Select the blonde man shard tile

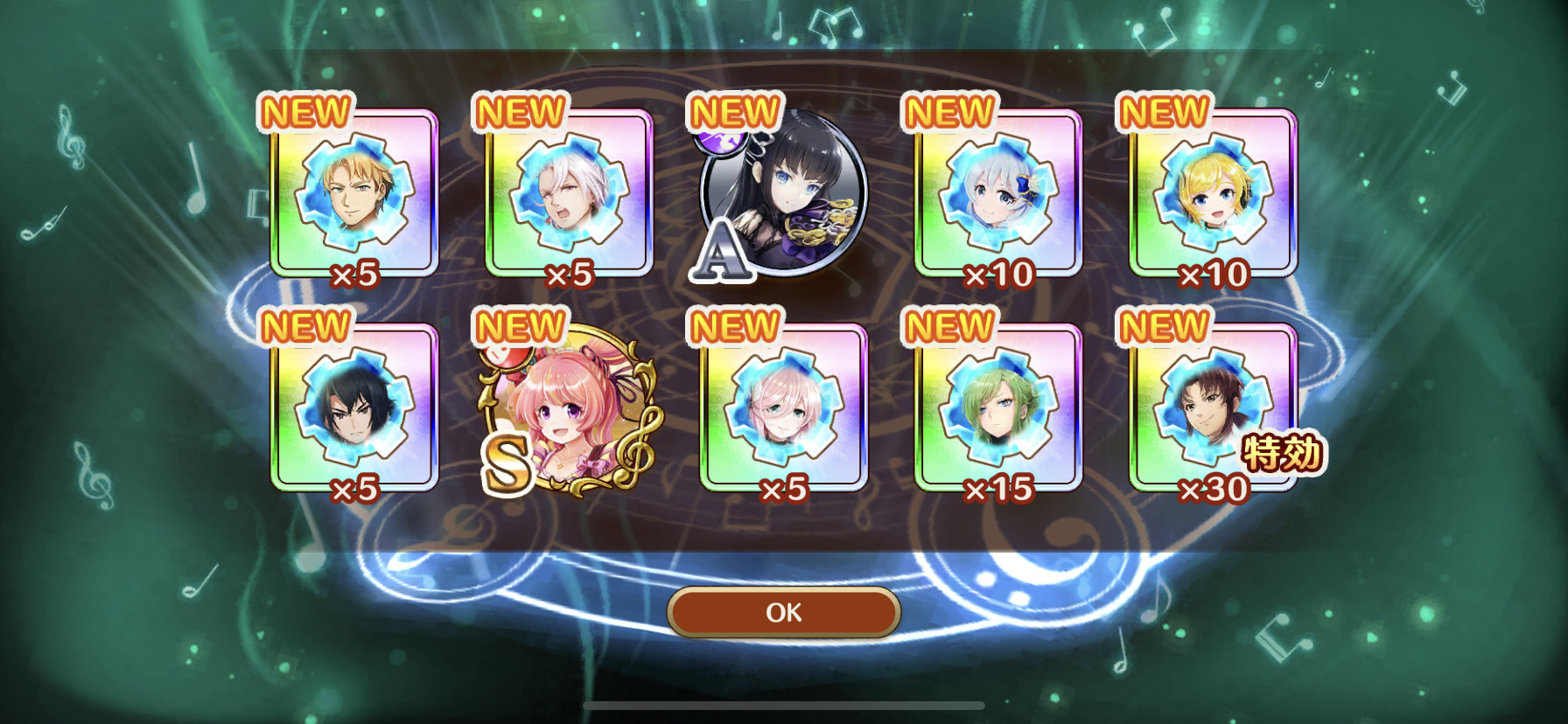point(353,192)
